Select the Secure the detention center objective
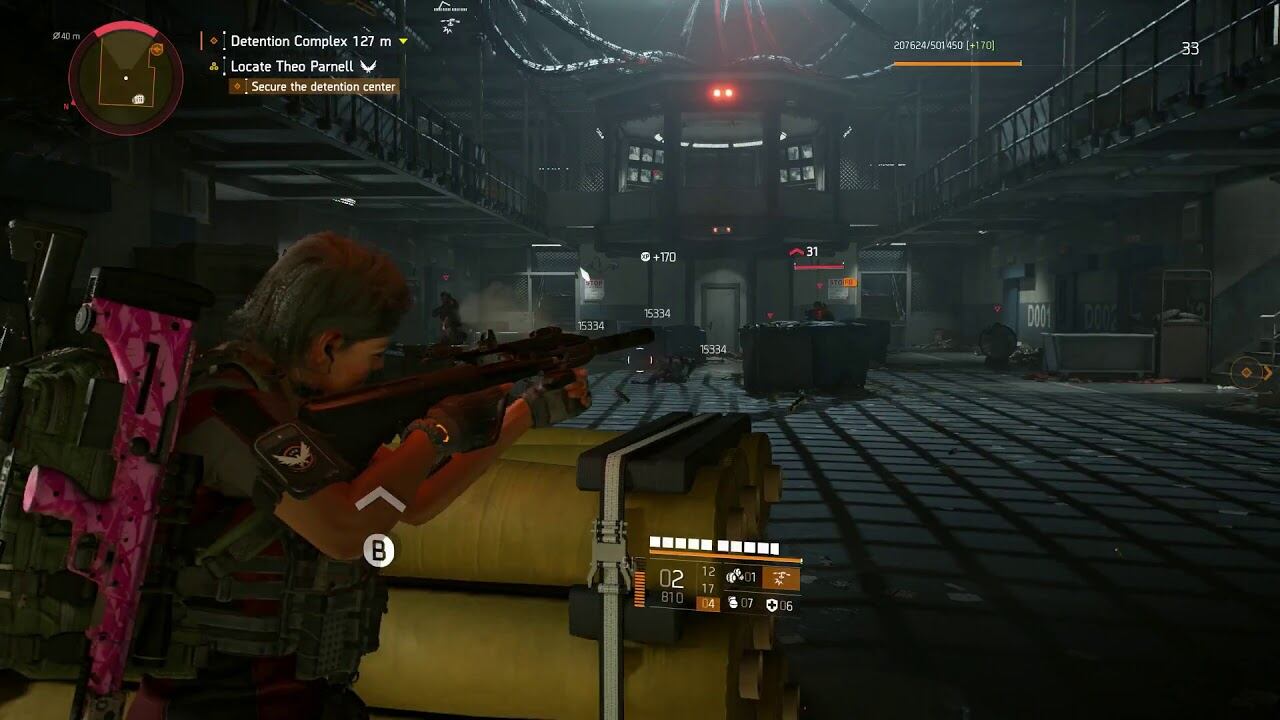 [x=322, y=87]
